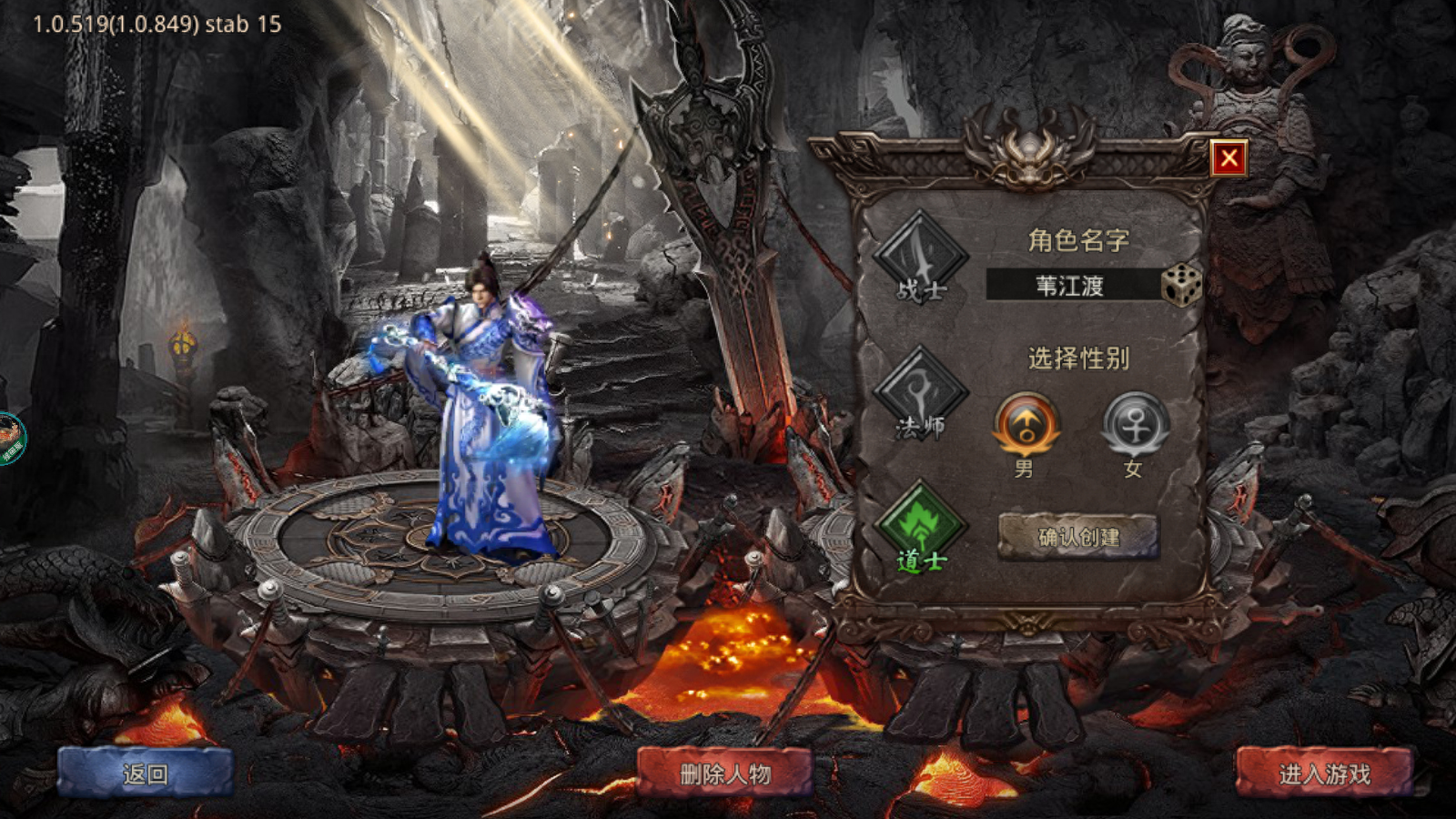Enter the game via 进入游戏
Viewport: 1456px width, 819px height.
[x=1324, y=773]
